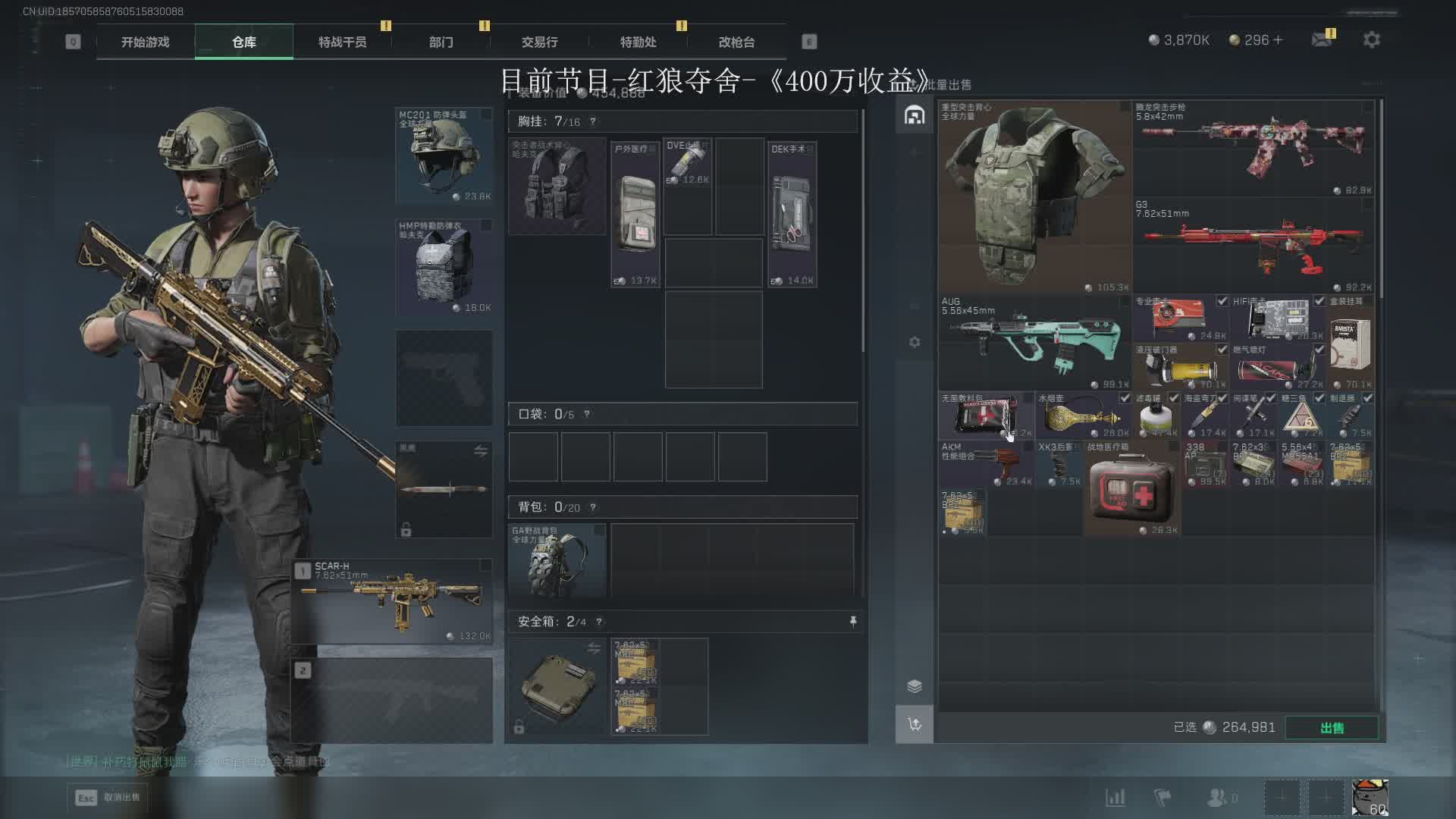Select the HMP body armor slot

click(444, 267)
